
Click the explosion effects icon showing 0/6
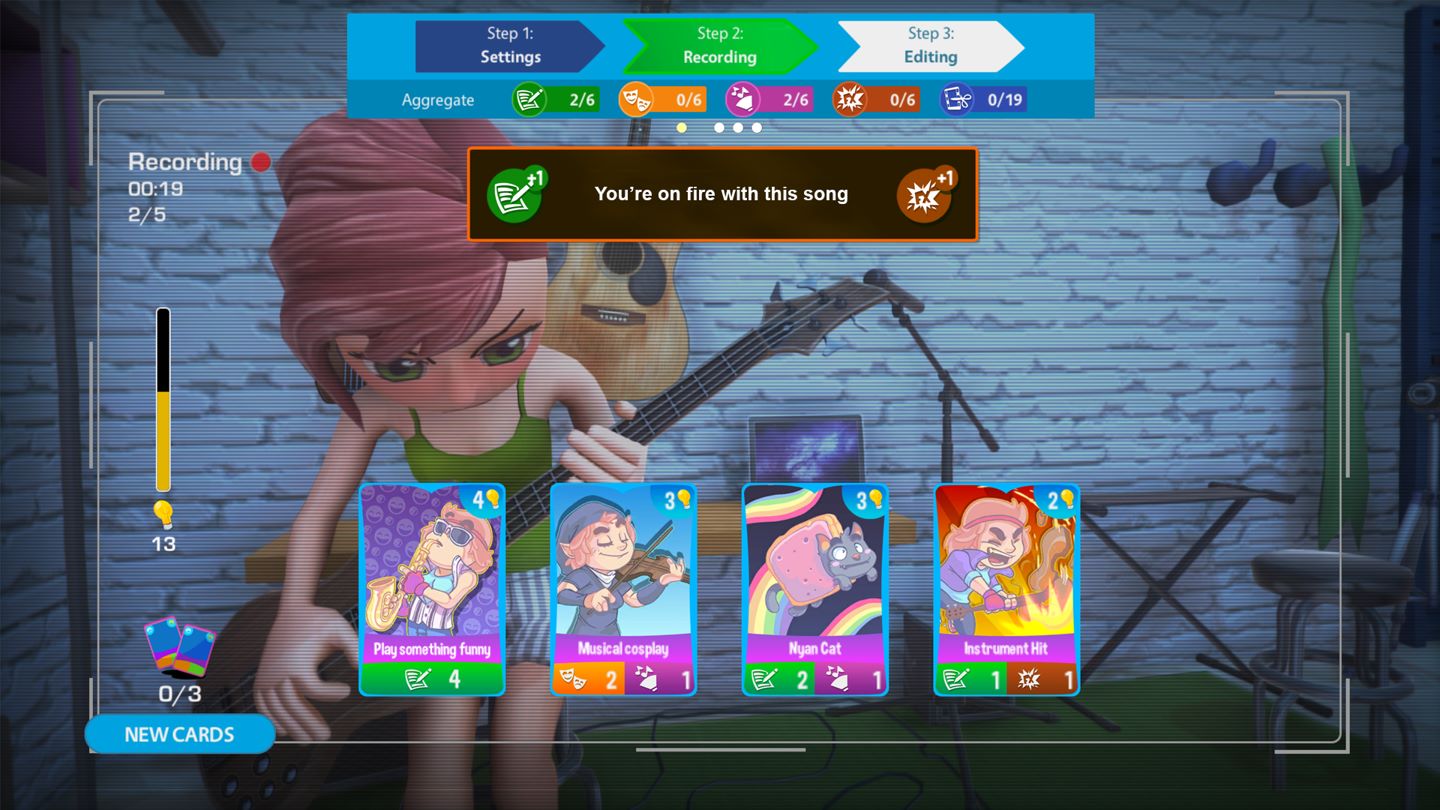coord(852,99)
